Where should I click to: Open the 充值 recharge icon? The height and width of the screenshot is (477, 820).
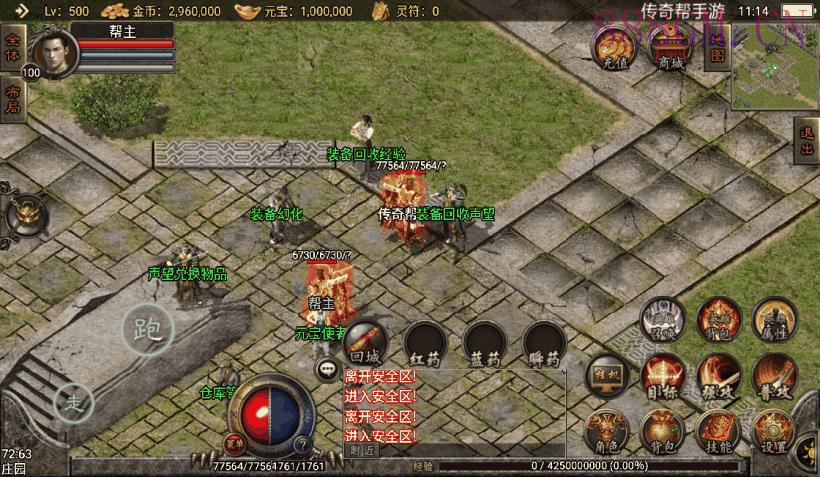pos(612,46)
